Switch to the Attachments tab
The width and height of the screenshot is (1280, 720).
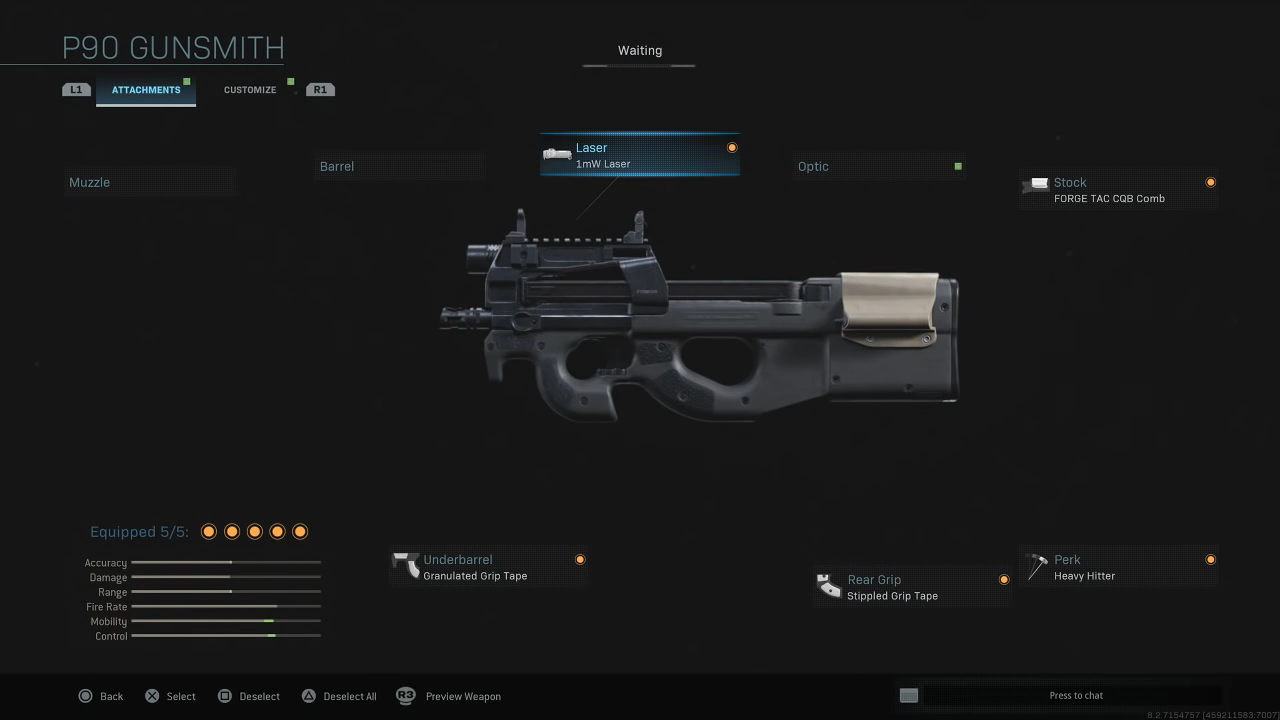[146, 90]
